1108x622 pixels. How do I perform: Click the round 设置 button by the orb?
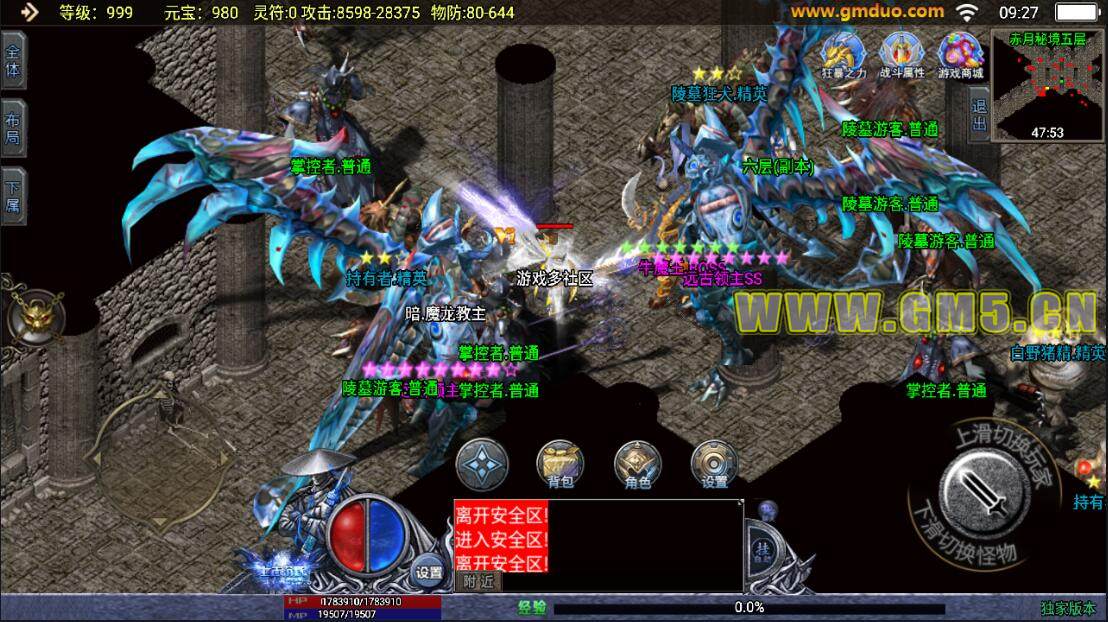click(428, 572)
